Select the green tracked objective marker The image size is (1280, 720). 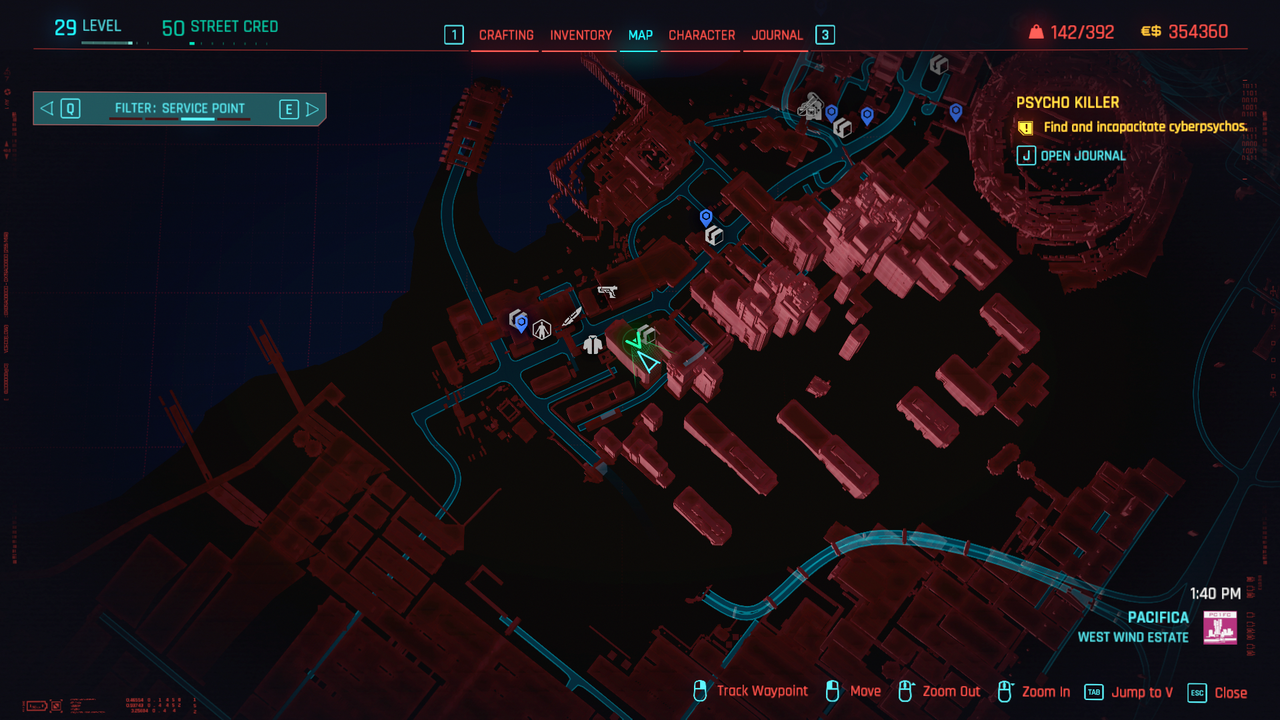click(x=634, y=343)
